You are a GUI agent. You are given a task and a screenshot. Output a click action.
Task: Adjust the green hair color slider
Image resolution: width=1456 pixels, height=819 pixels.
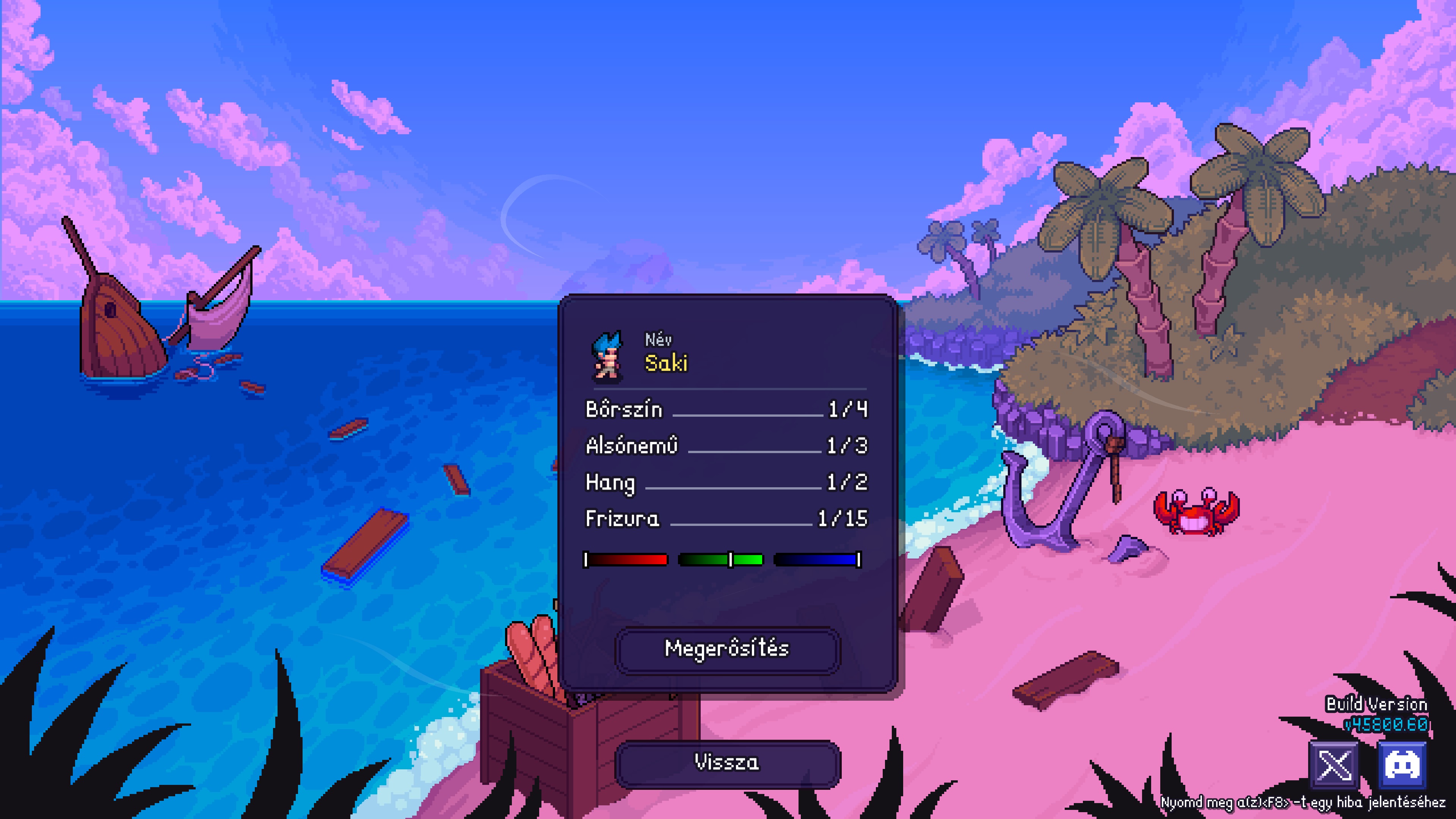pyautogui.click(x=721, y=560)
